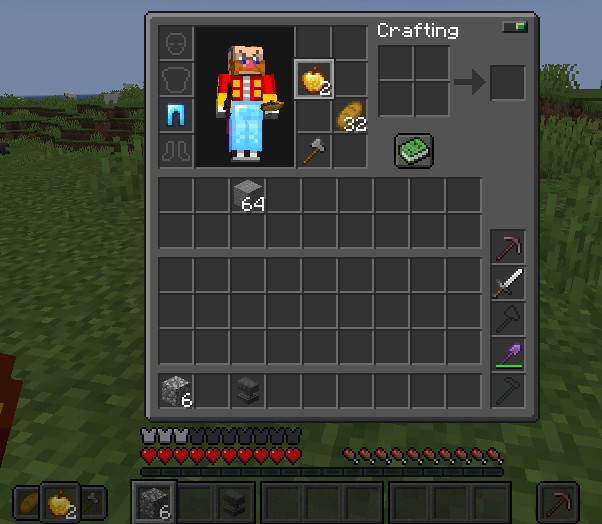Click the empty boots armor slot

point(176,152)
